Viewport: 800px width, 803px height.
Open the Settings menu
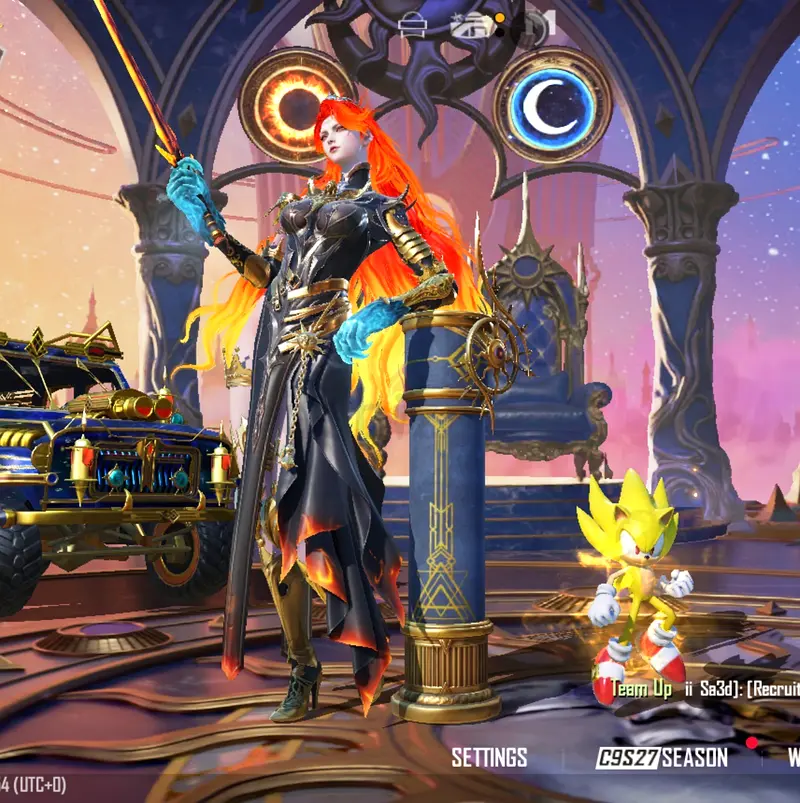[489, 757]
